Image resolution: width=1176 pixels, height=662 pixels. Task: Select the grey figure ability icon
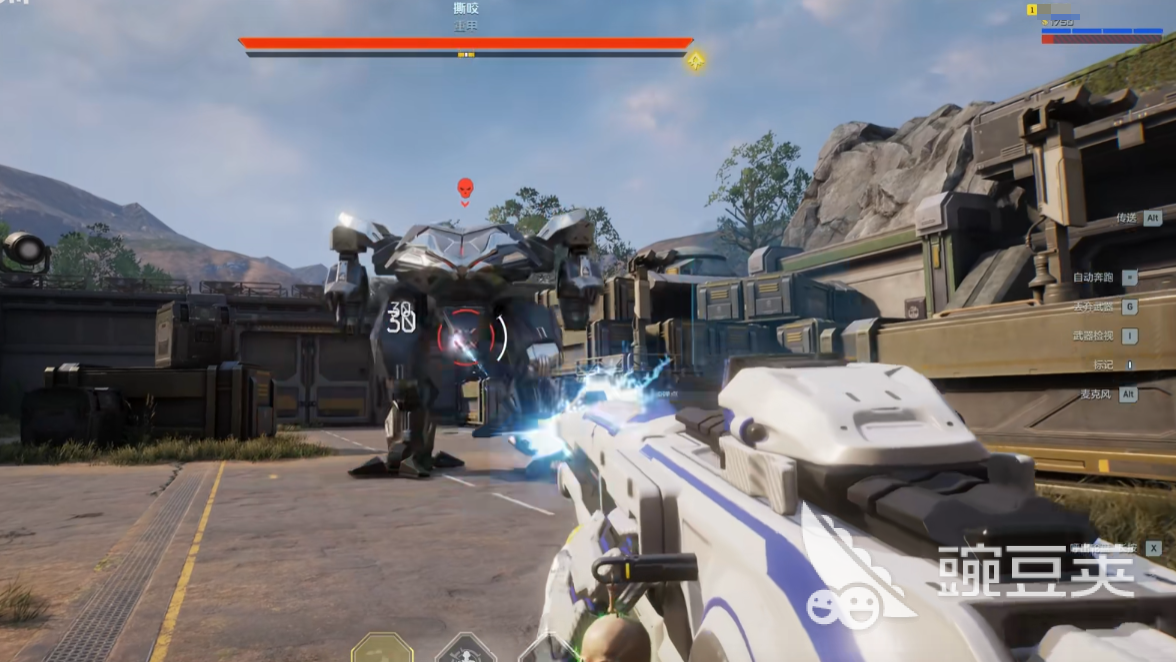[466, 649]
